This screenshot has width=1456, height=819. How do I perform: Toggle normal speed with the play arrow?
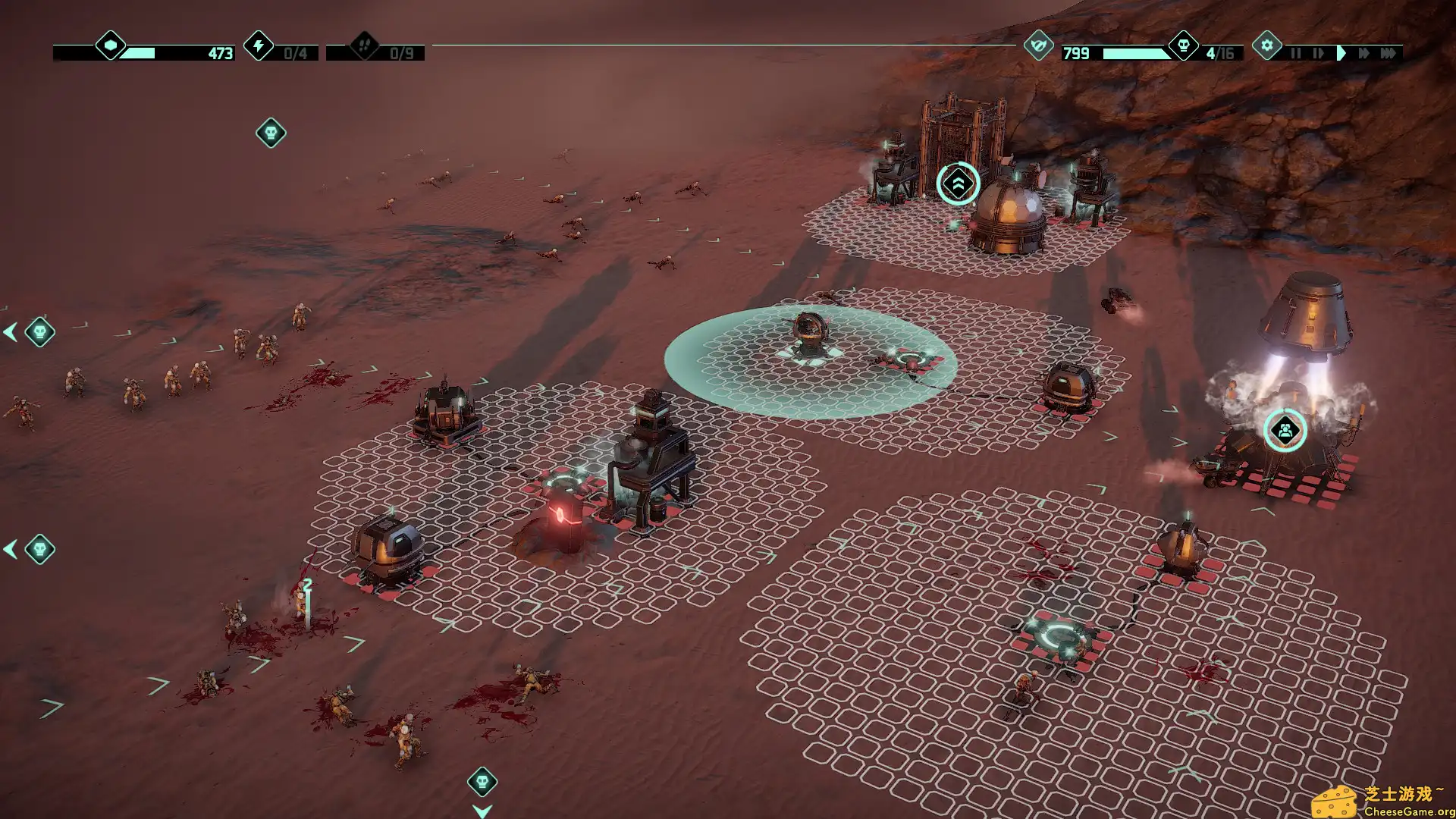click(x=1341, y=53)
